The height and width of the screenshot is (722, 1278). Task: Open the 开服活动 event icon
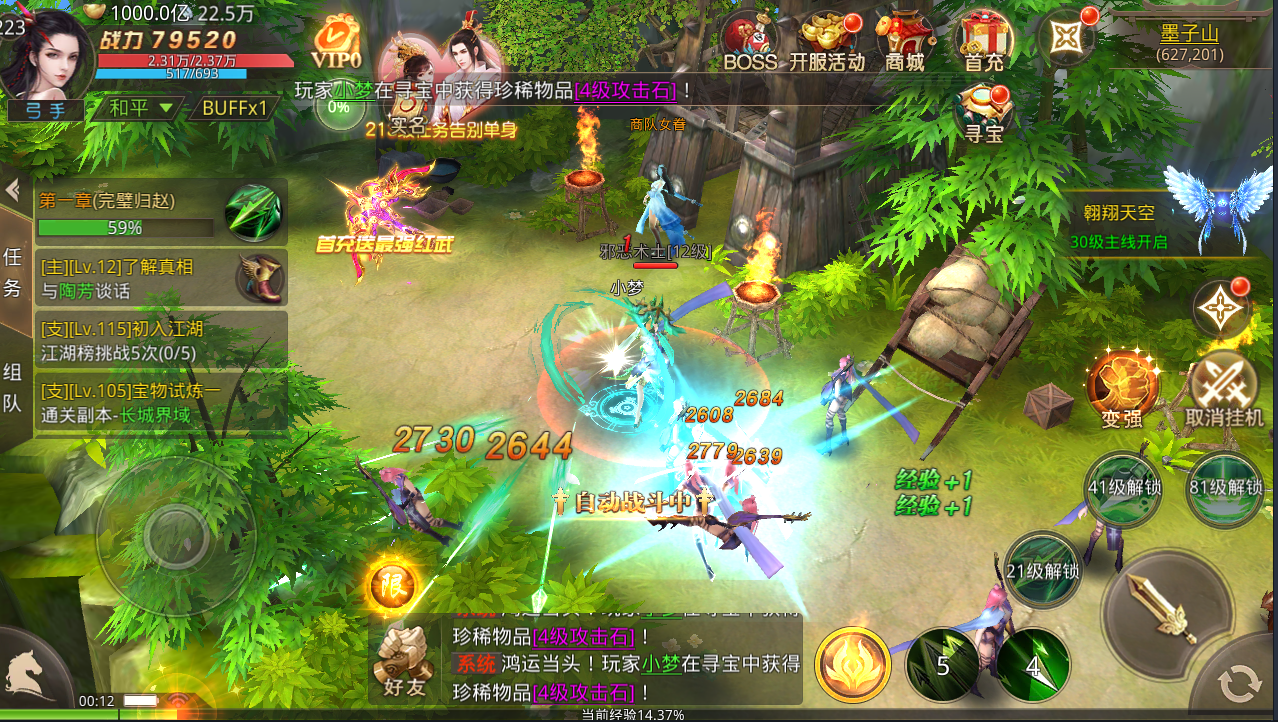(827, 44)
